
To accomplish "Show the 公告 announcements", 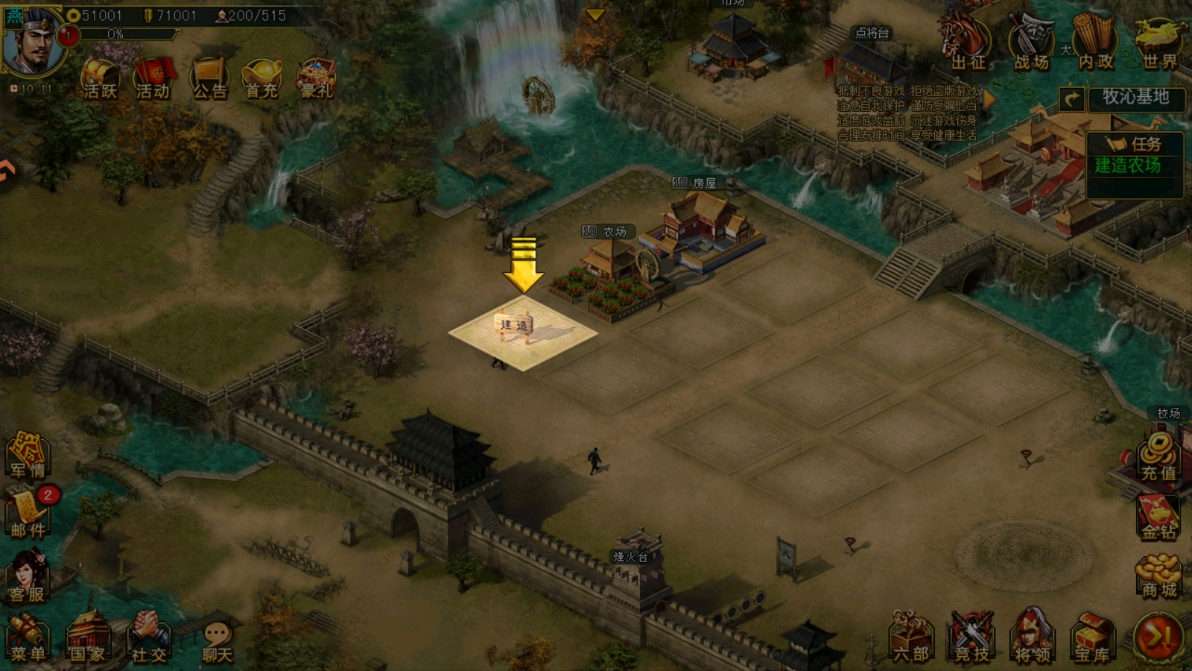I will [209, 78].
